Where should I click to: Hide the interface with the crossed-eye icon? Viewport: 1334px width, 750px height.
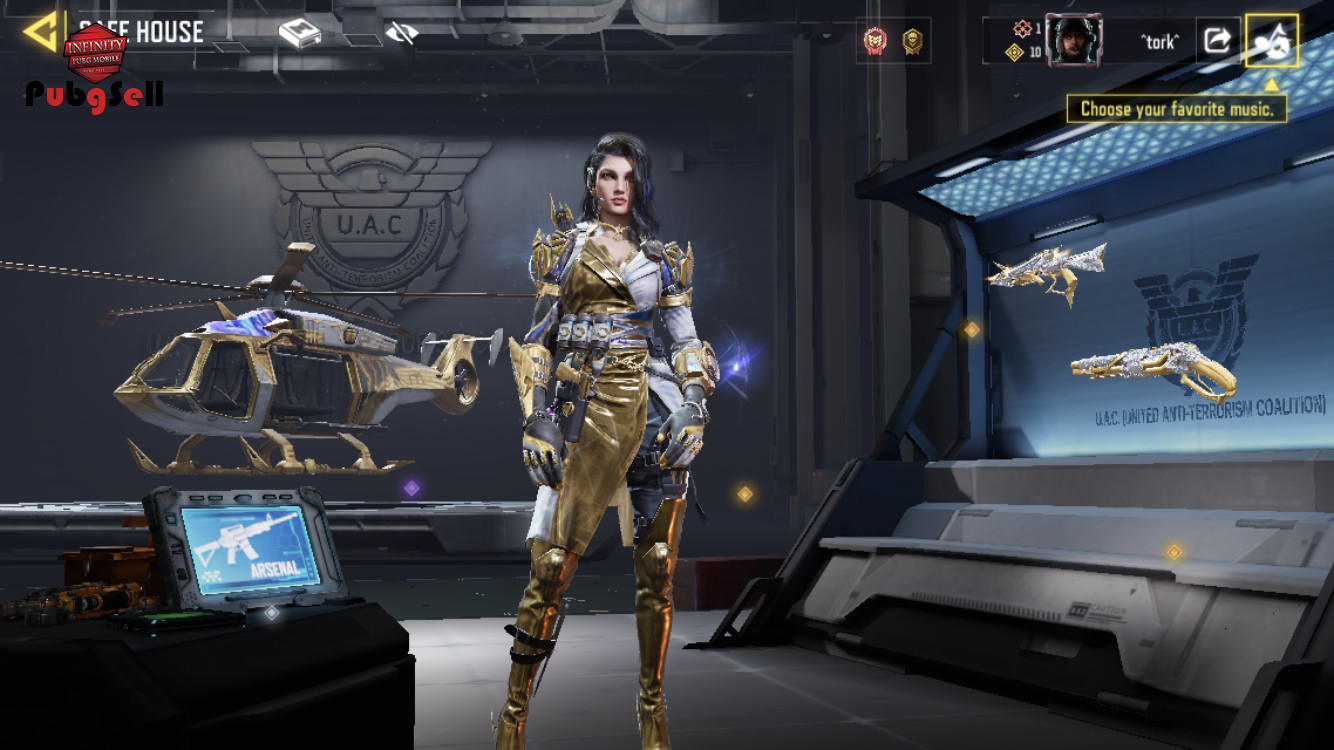click(401, 34)
